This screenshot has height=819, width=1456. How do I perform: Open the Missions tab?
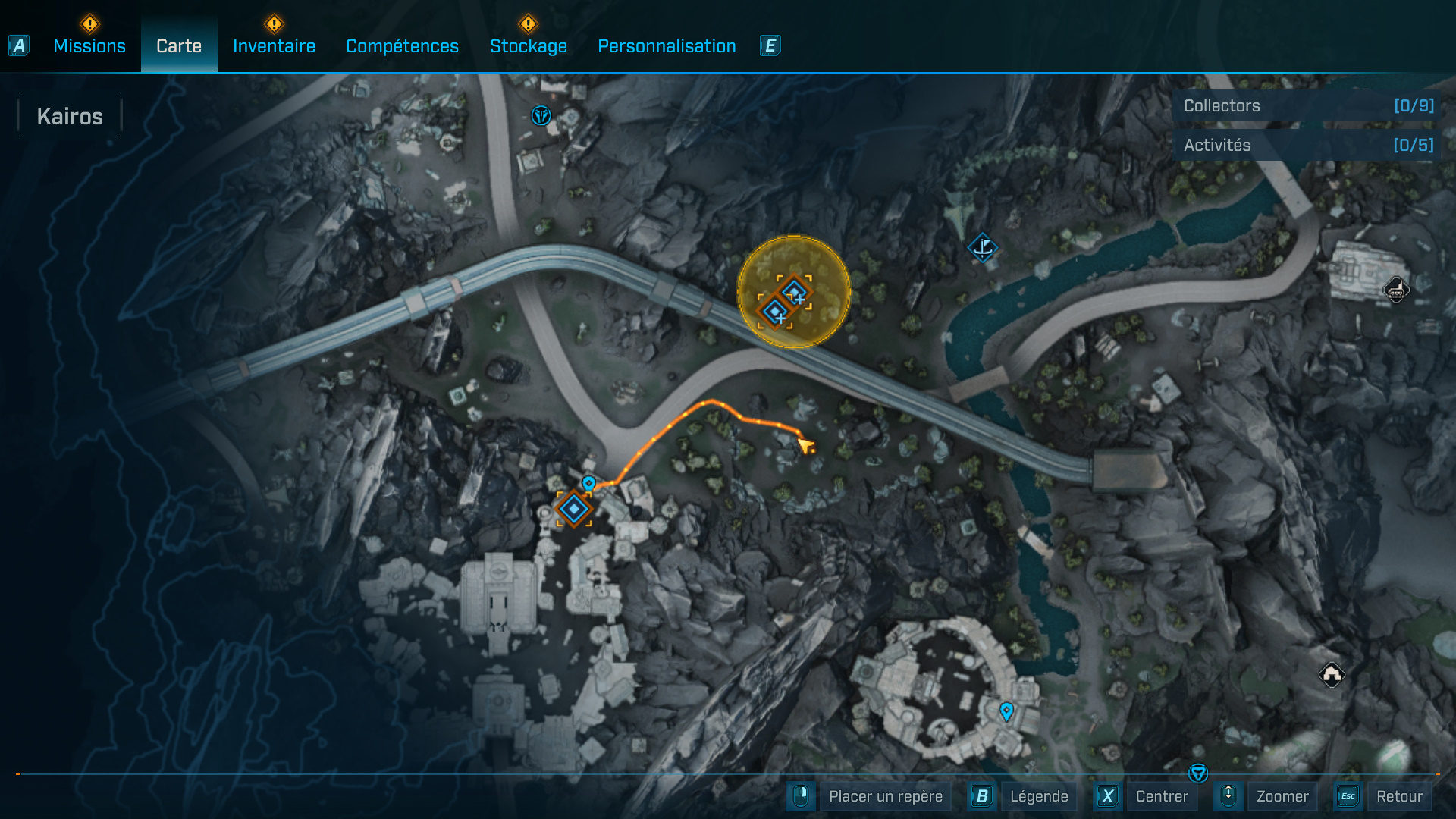click(x=89, y=46)
